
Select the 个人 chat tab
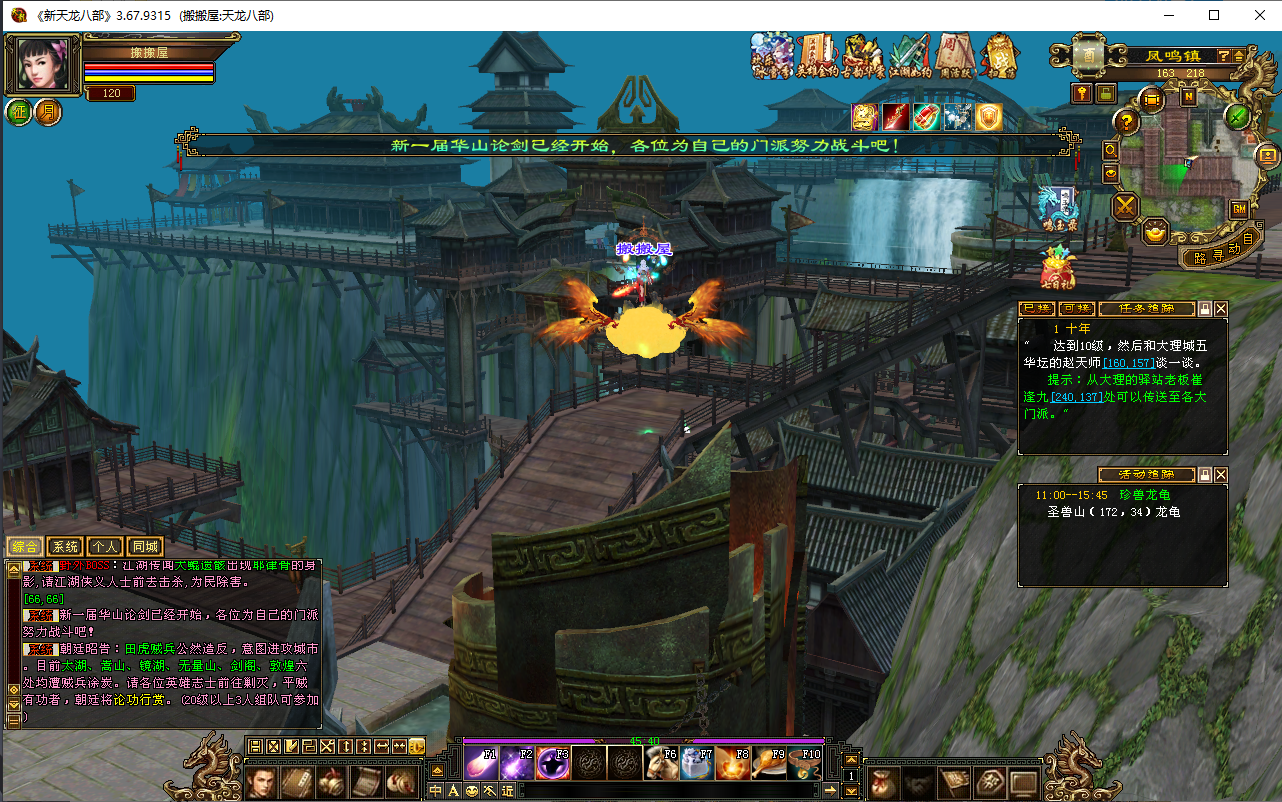105,547
